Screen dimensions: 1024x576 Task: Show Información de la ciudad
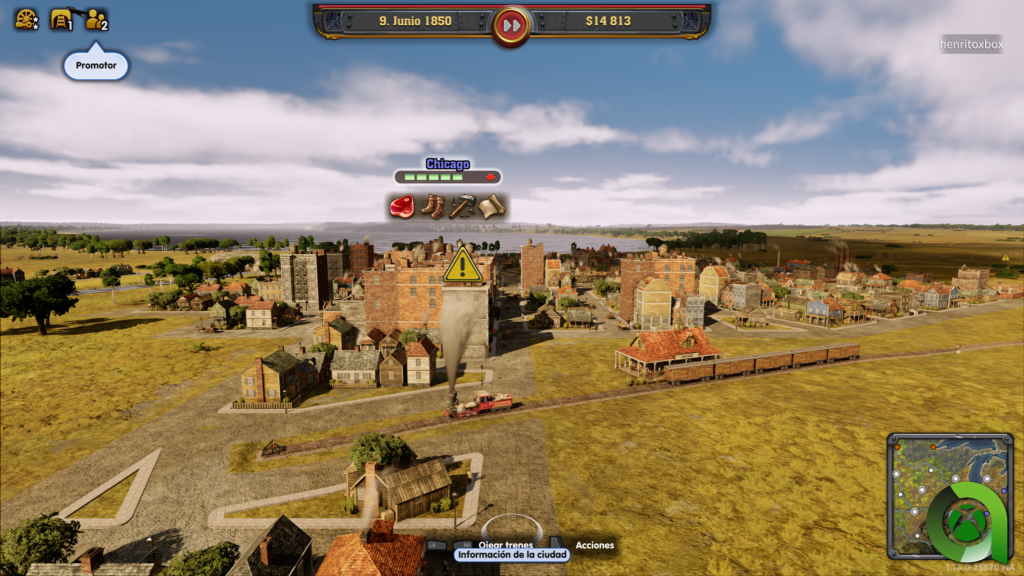tap(511, 554)
